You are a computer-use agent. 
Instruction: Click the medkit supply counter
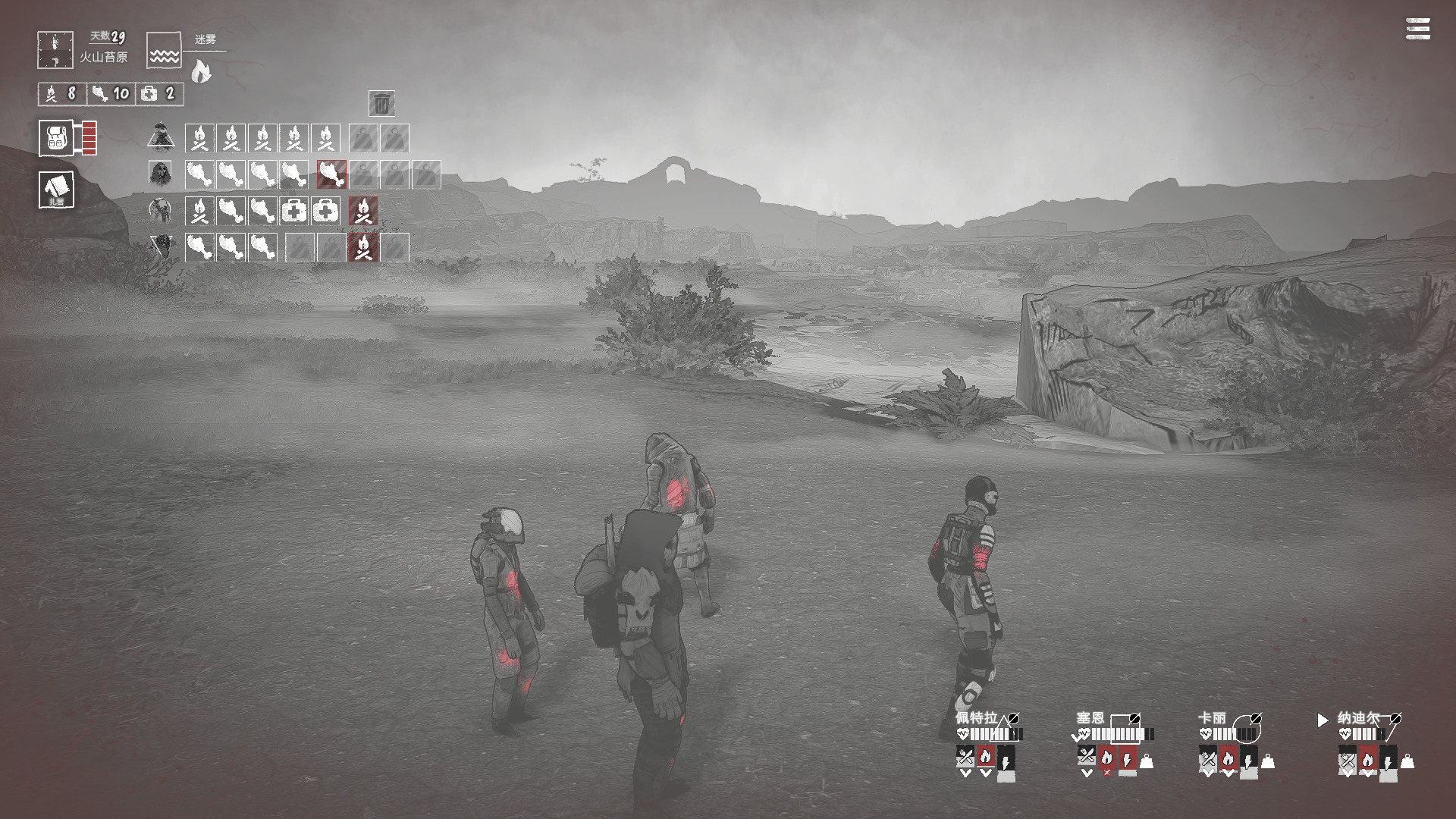coord(158,93)
